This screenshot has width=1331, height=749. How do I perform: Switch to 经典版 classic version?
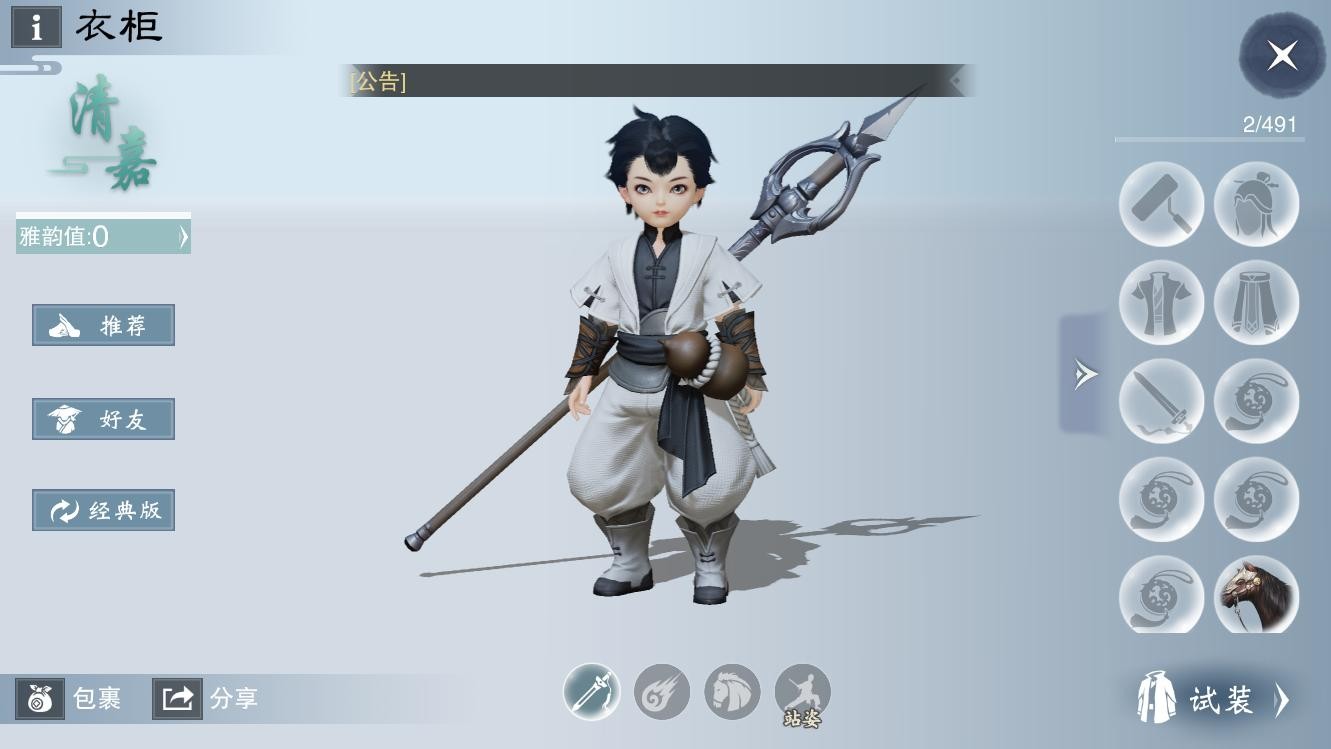pyautogui.click(x=103, y=510)
